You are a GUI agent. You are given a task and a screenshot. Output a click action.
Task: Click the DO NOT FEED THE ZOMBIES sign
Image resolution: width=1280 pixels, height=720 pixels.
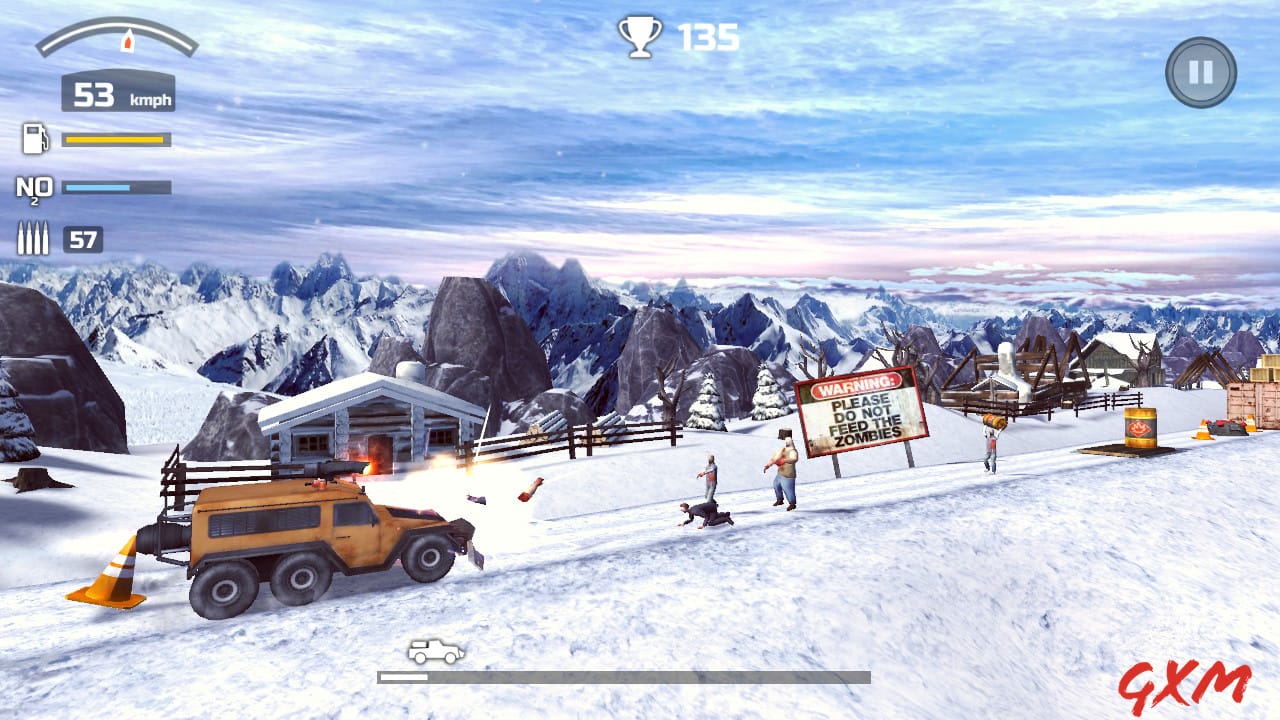860,412
